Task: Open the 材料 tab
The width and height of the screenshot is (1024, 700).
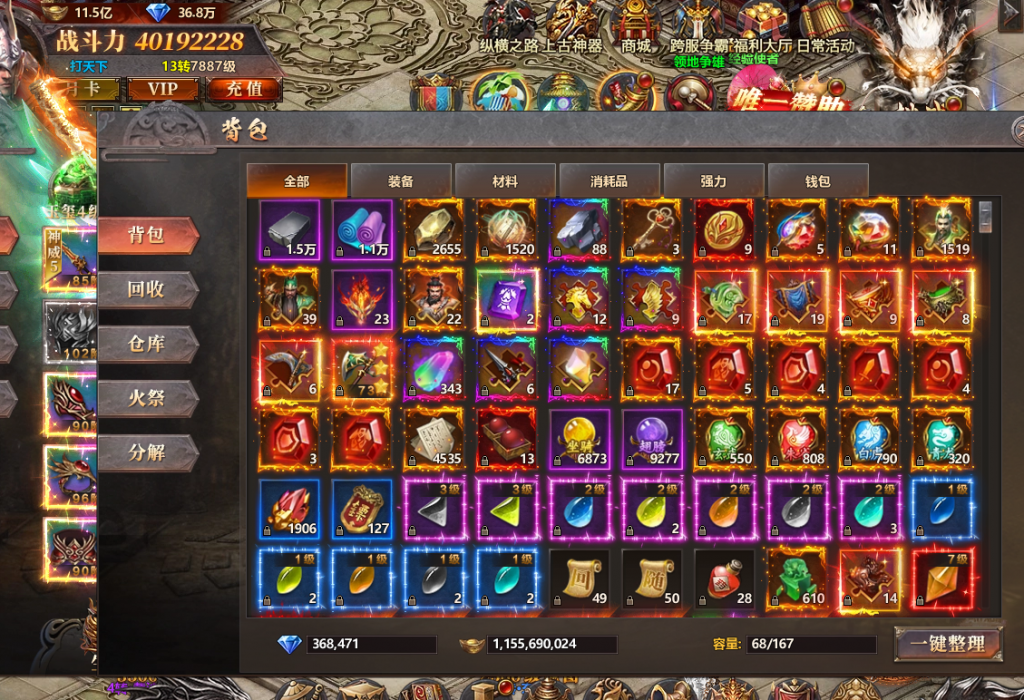Action: (505, 181)
